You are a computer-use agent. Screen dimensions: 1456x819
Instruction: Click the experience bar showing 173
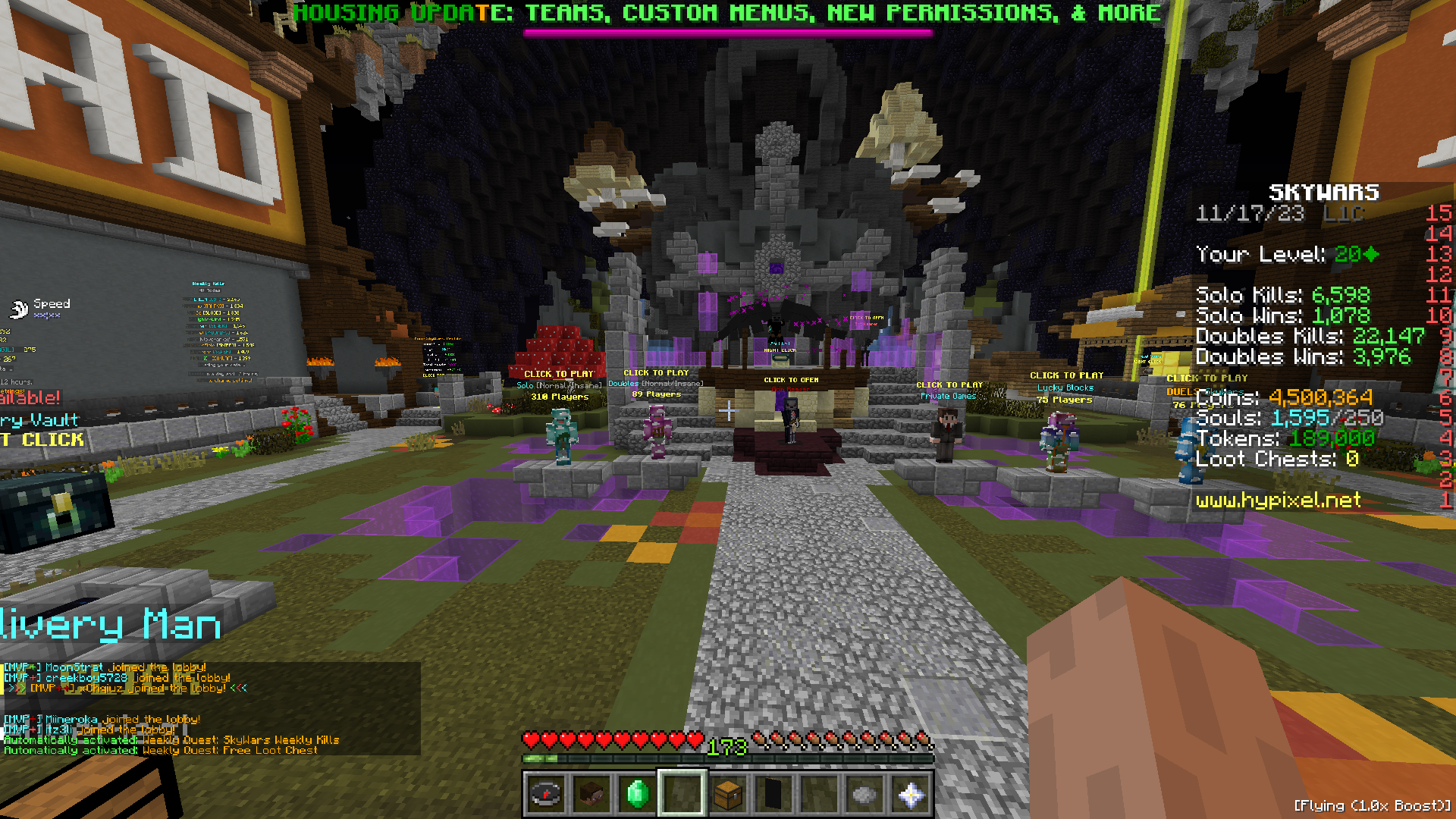(728, 756)
